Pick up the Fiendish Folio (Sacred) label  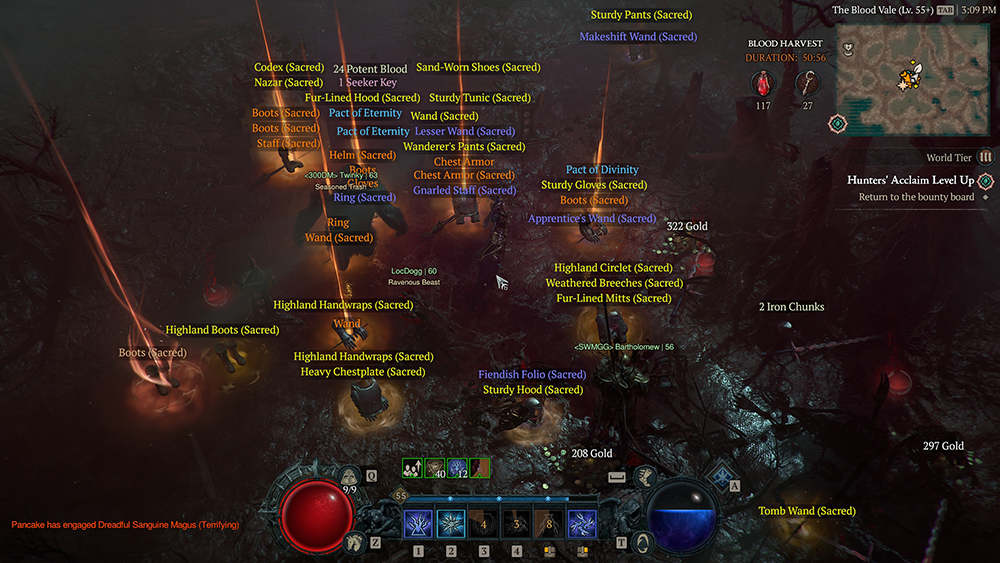click(532, 375)
